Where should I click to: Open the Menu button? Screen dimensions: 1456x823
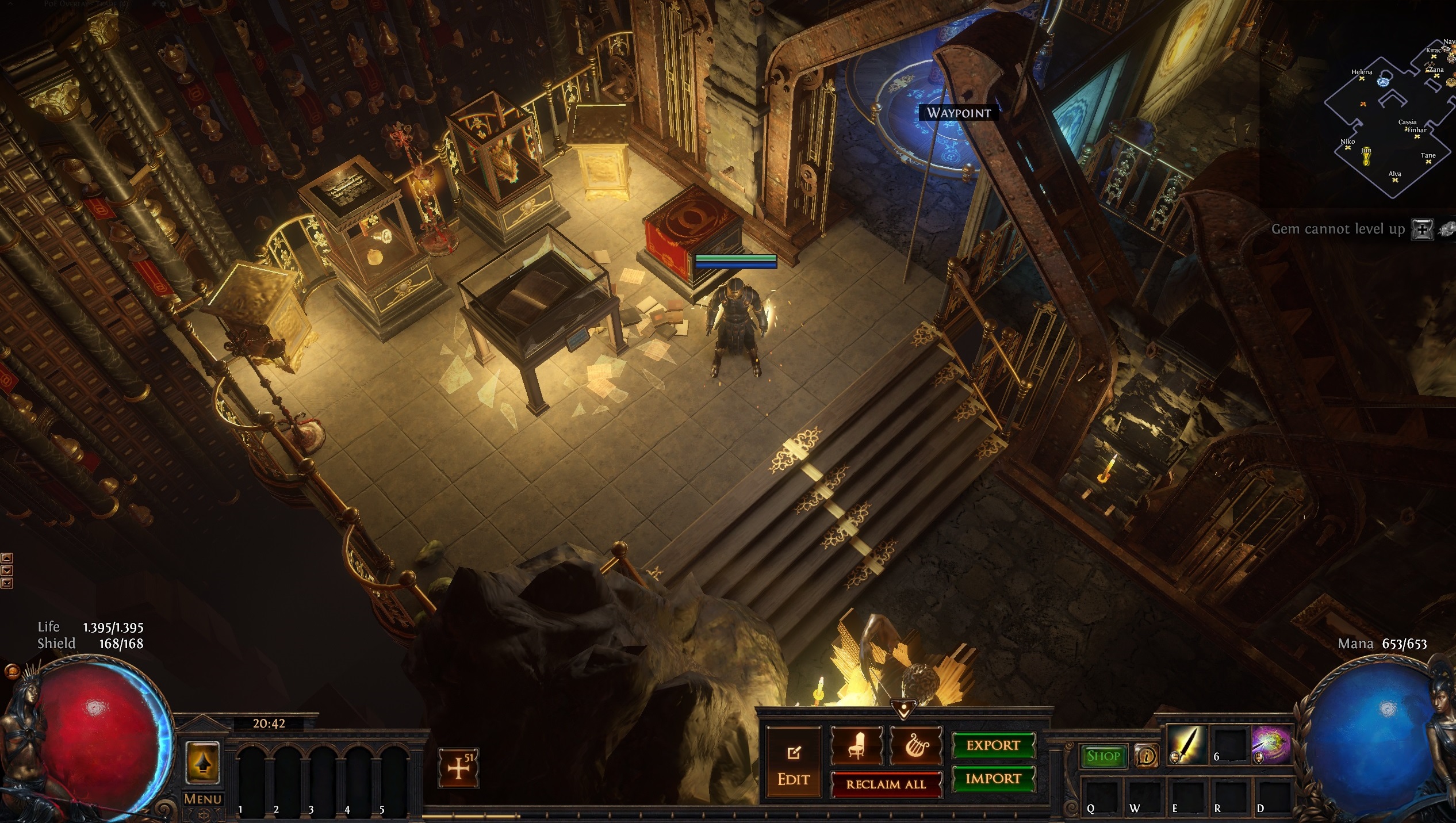pos(202,799)
